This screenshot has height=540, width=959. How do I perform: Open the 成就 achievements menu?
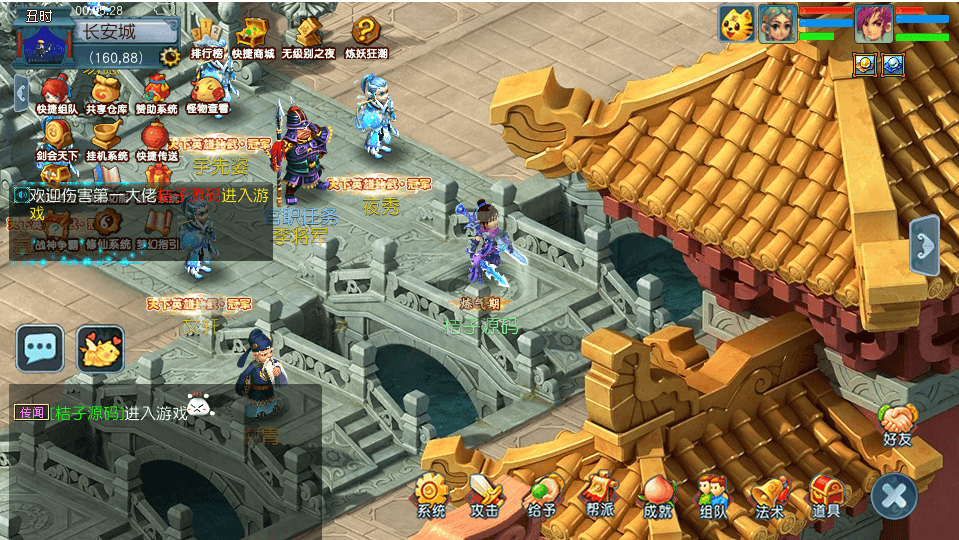(657, 495)
